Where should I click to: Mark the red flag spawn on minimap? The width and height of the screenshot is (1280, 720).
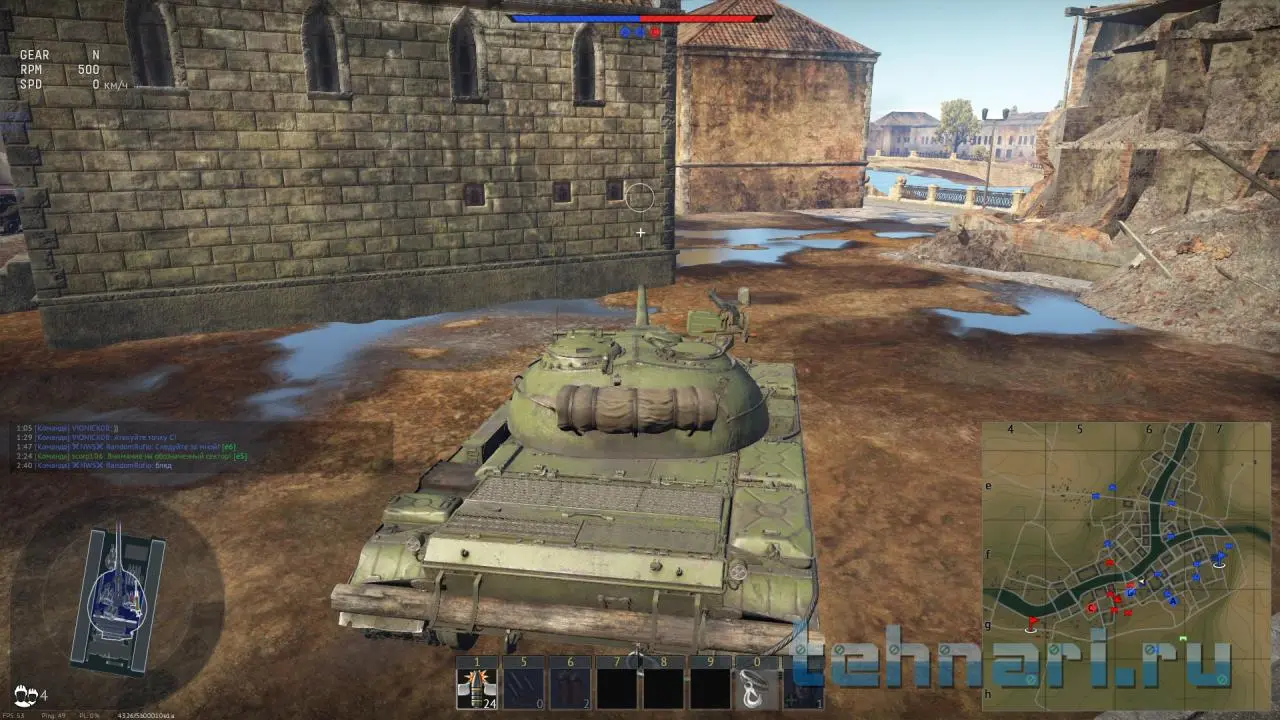pos(1032,623)
